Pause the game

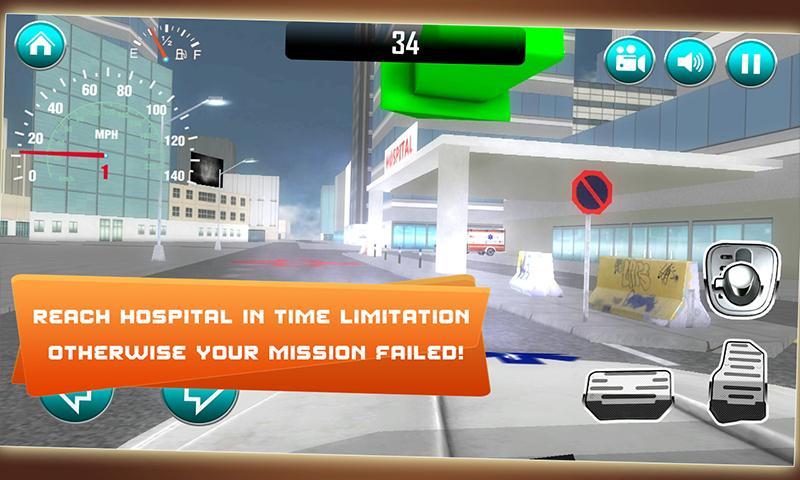745,62
